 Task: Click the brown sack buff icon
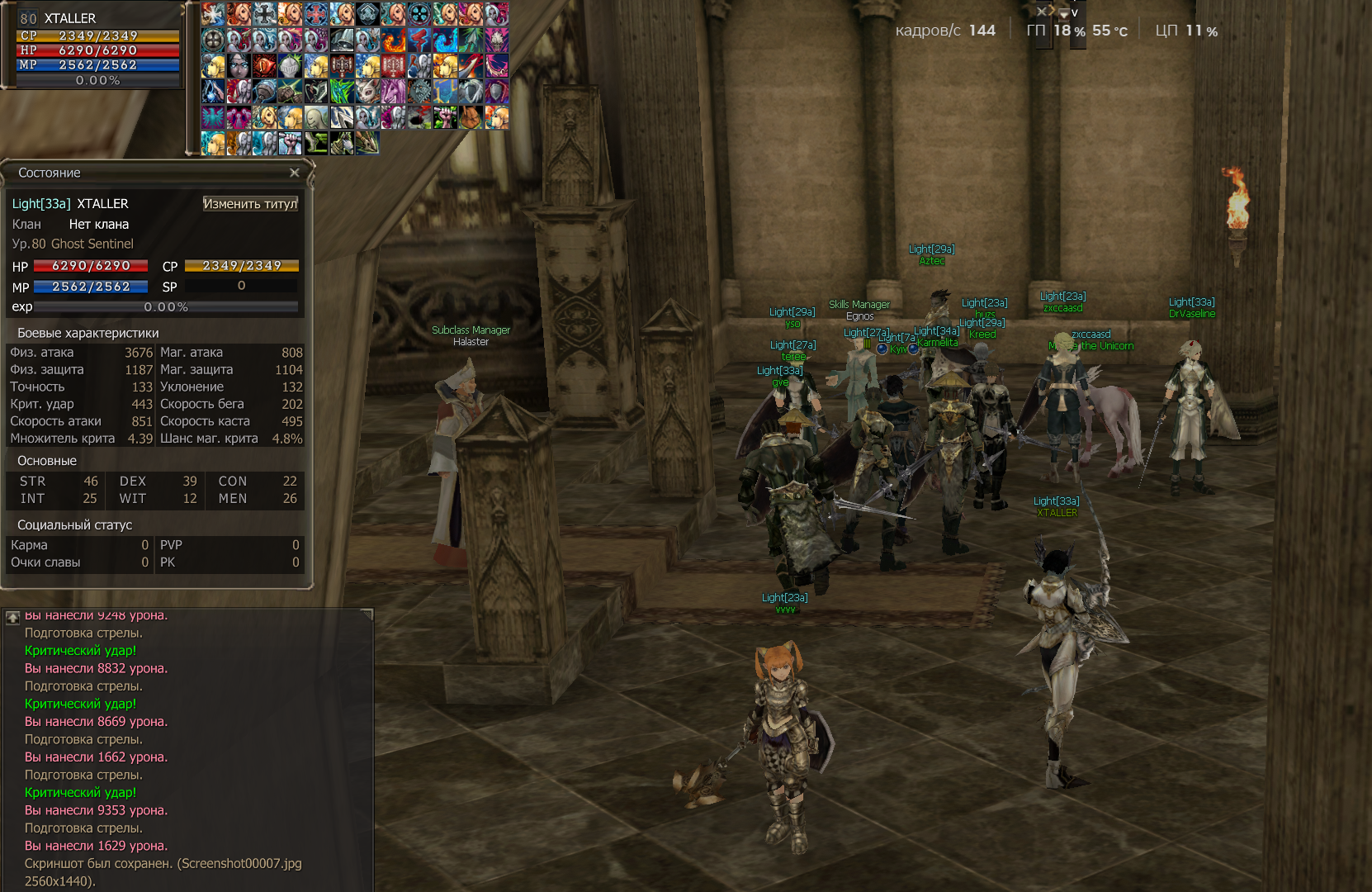470,117
